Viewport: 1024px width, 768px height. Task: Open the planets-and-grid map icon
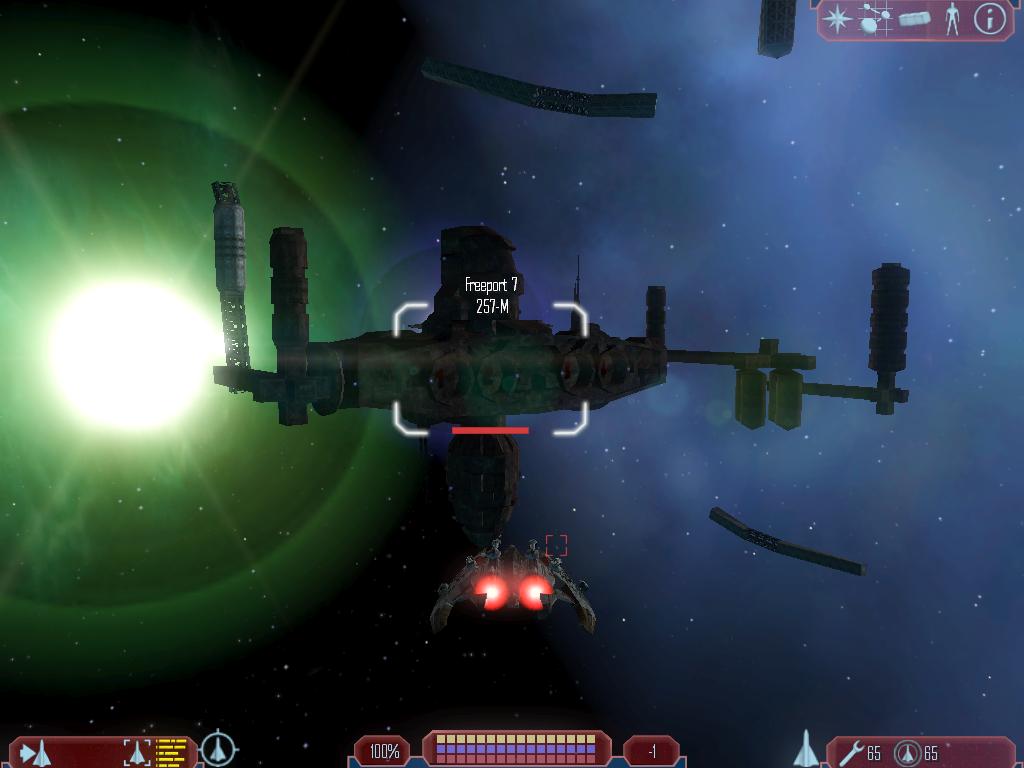(x=876, y=19)
